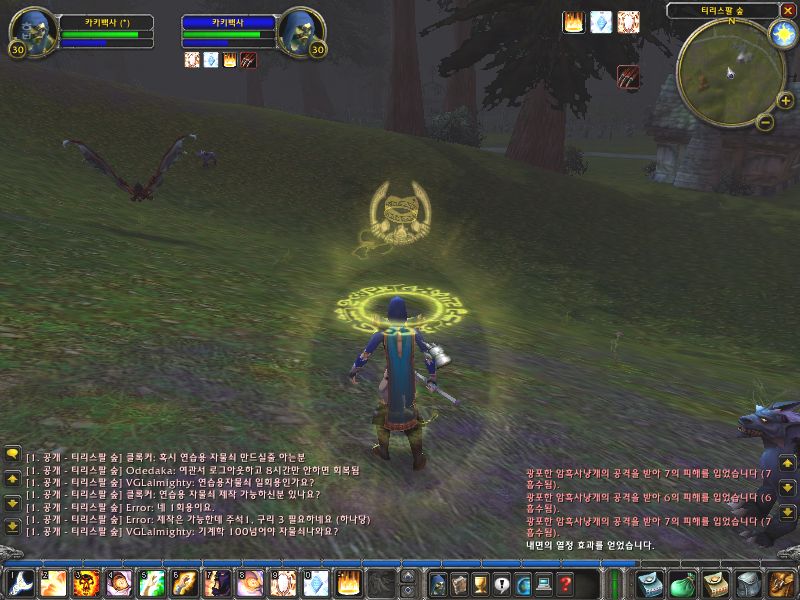Screen dimensions: 800x600
Task: Zoom out the minimap with minus button
Action: tap(764, 122)
